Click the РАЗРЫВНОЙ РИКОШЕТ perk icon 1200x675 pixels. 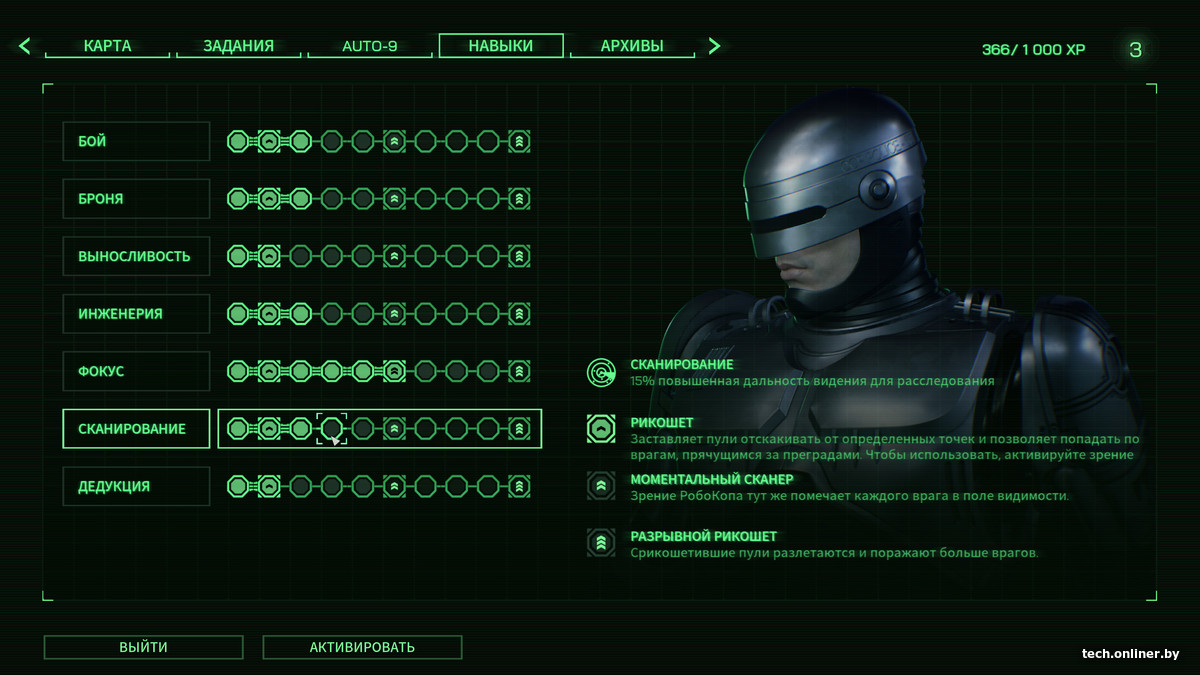(601, 543)
